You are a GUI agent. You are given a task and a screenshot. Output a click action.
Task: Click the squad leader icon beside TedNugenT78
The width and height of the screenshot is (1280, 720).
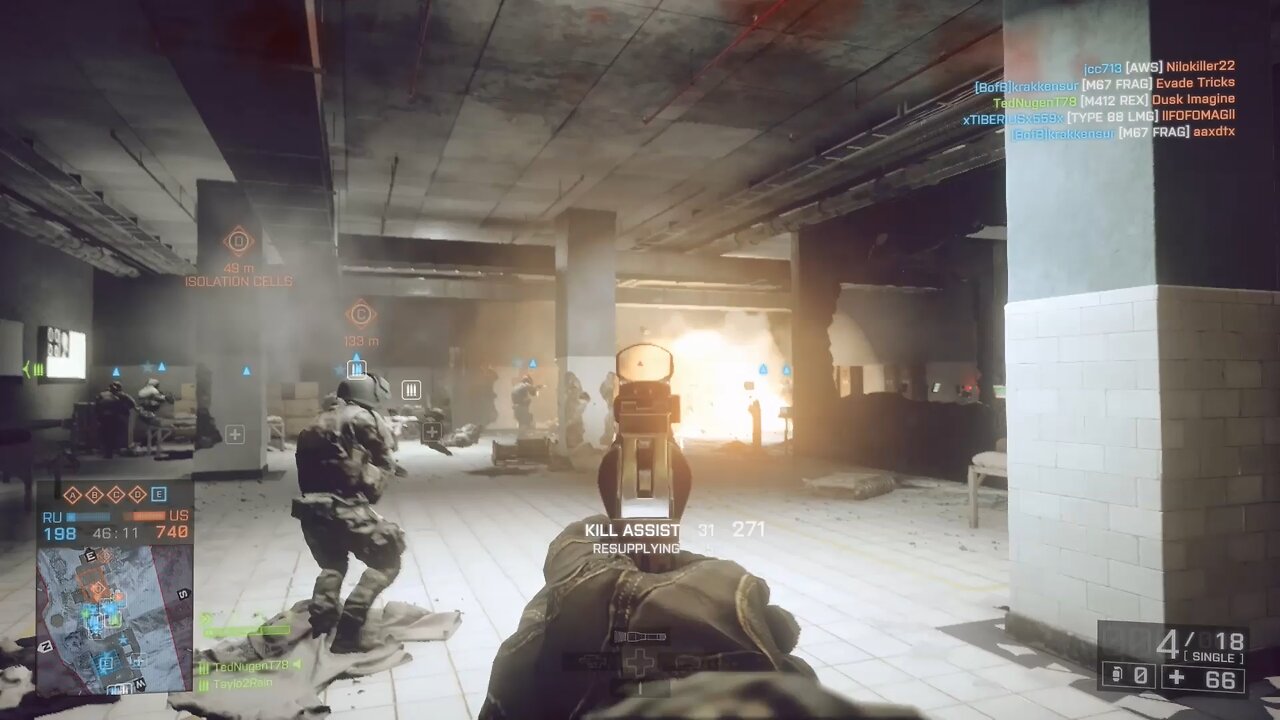pyautogui.click(x=204, y=666)
